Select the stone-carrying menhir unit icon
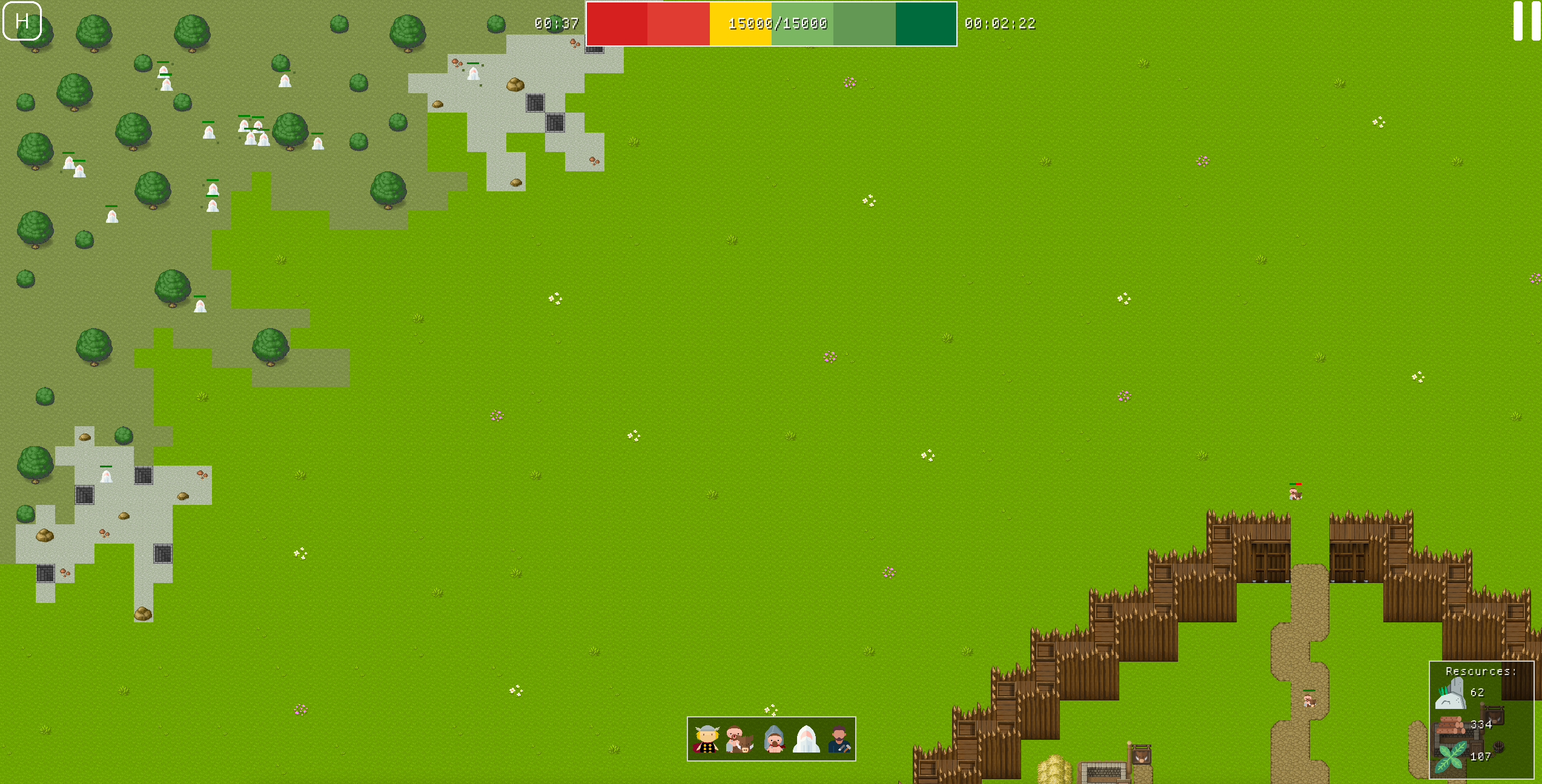Viewport: 1542px width, 784px height. [774, 739]
